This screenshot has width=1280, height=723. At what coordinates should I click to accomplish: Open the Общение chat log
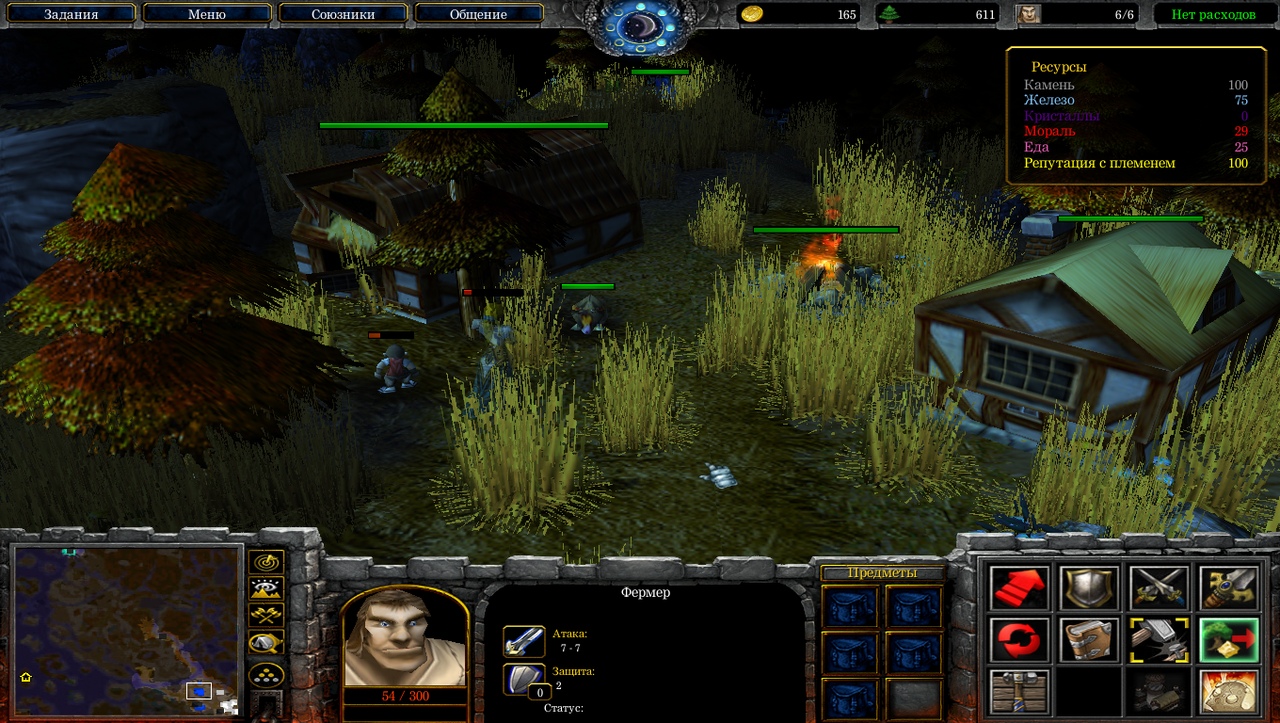[x=478, y=15]
